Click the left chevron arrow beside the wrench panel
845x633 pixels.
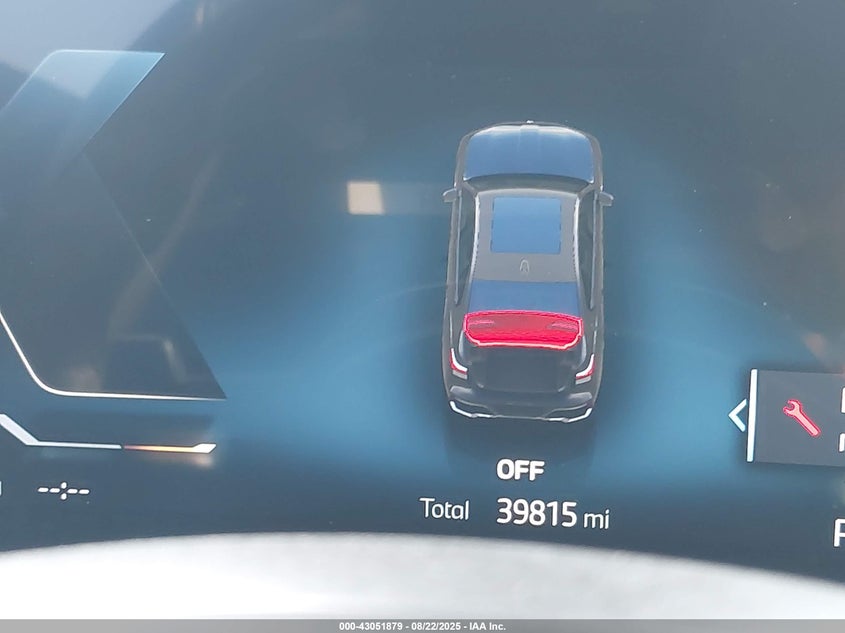click(x=738, y=415)
